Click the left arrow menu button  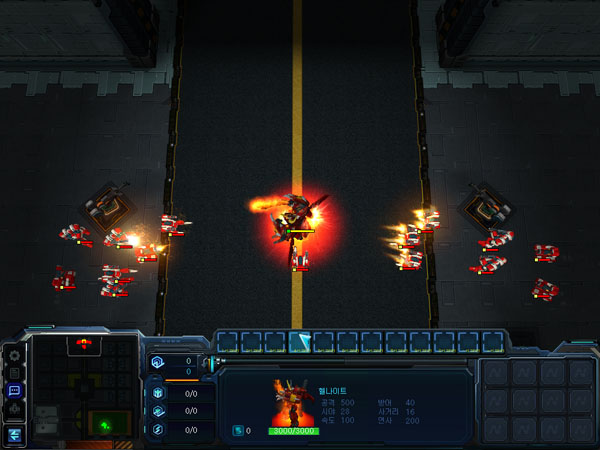tap(14, 434)
